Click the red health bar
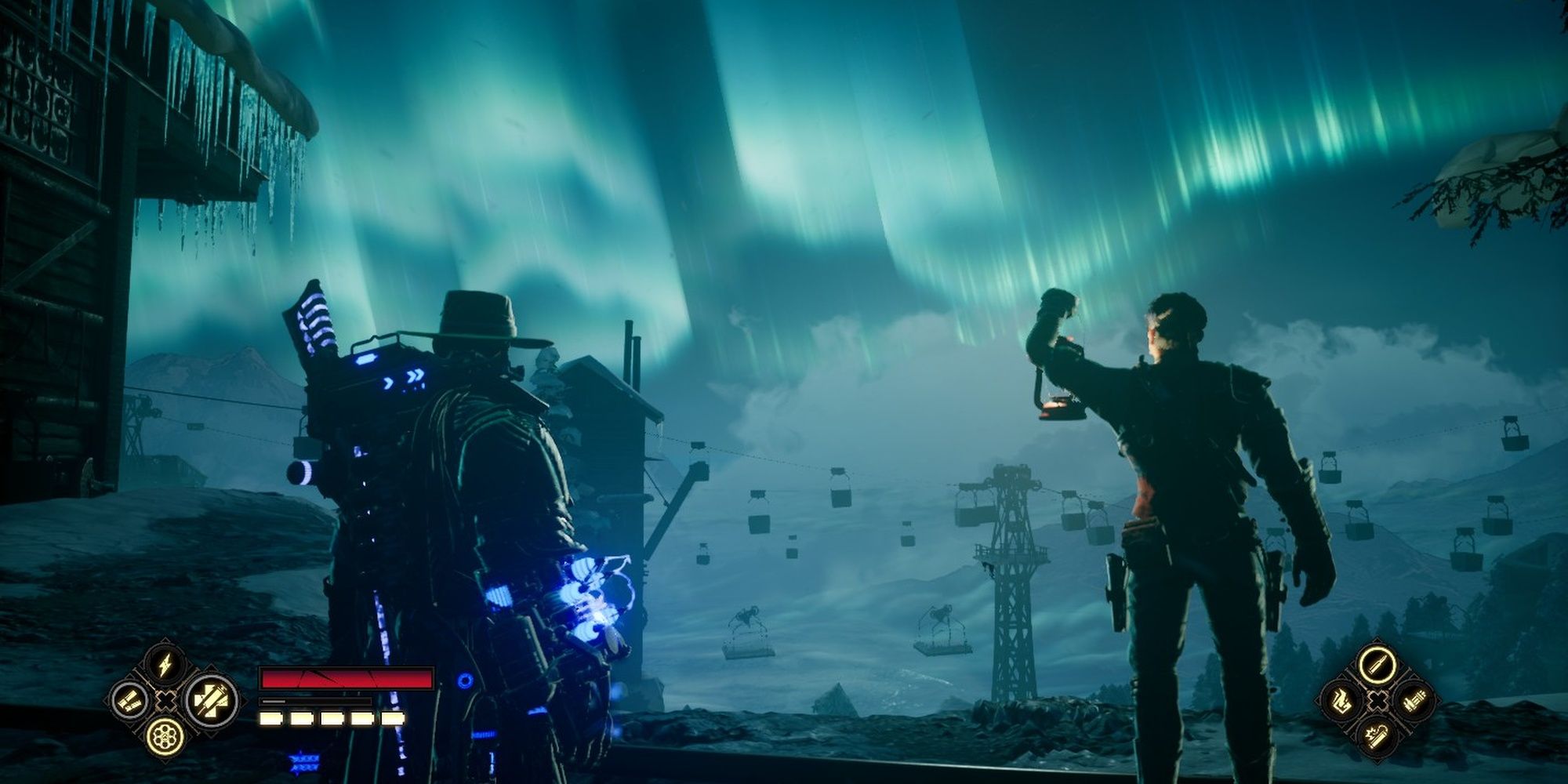 click(347, 679)
